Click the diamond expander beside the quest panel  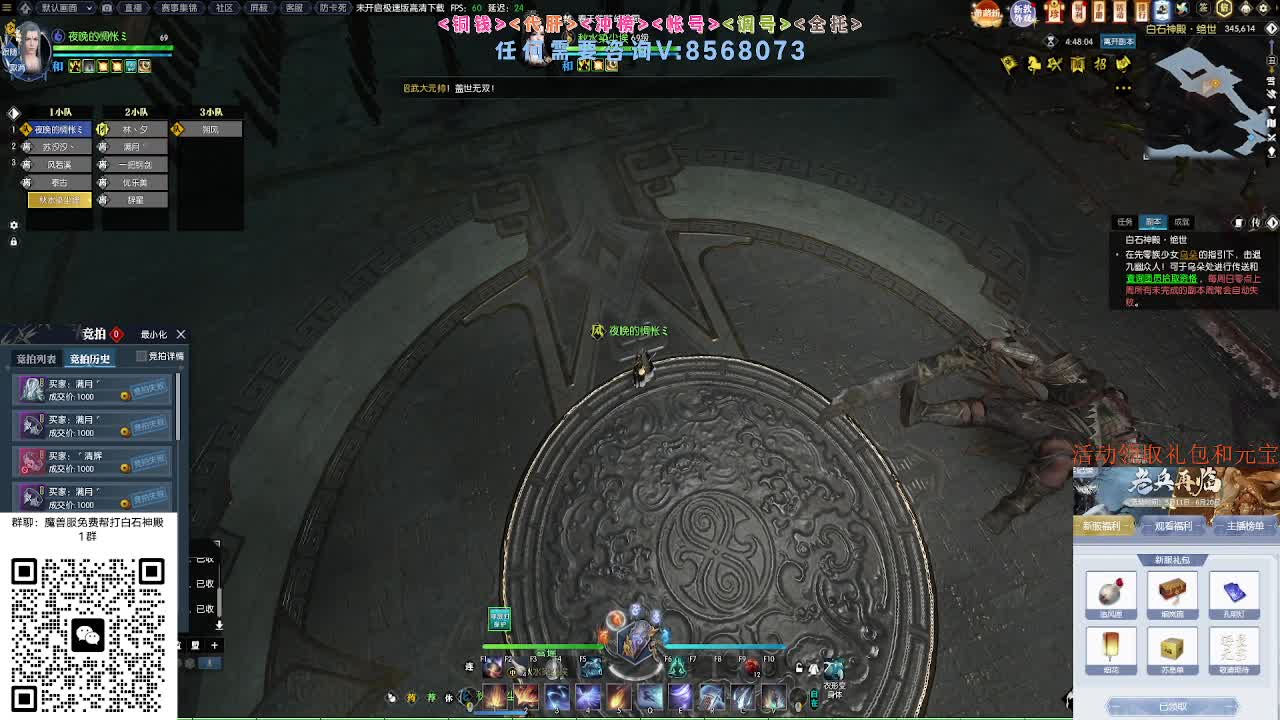point(1272,224)
